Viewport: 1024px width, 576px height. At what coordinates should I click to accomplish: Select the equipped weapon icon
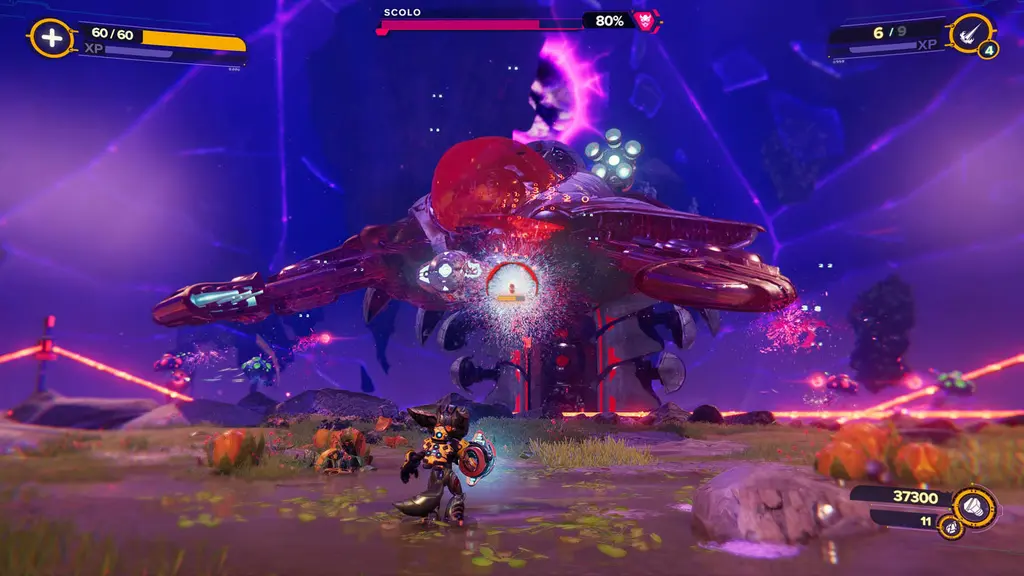coord(970,33)
